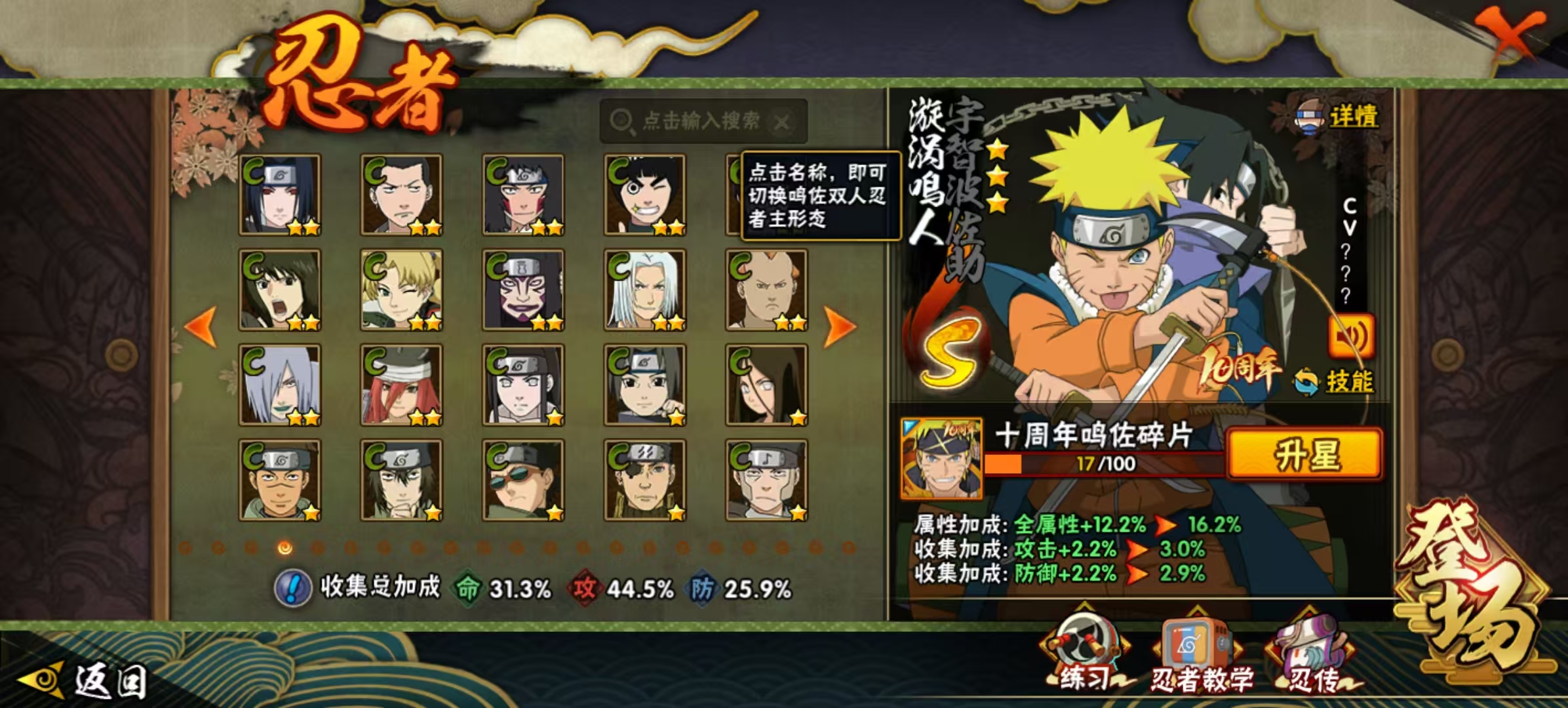Click the 十周年鸣佐碎片 fragment icon
This screenshot has width=1568, height=708.
[x=941, y=458]
